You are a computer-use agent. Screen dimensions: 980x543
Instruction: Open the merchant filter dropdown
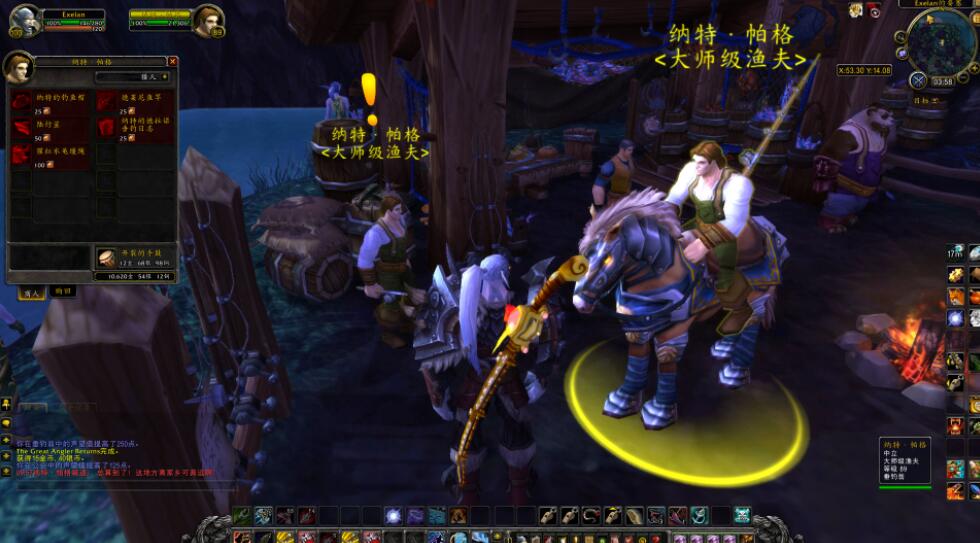[131, 77]
